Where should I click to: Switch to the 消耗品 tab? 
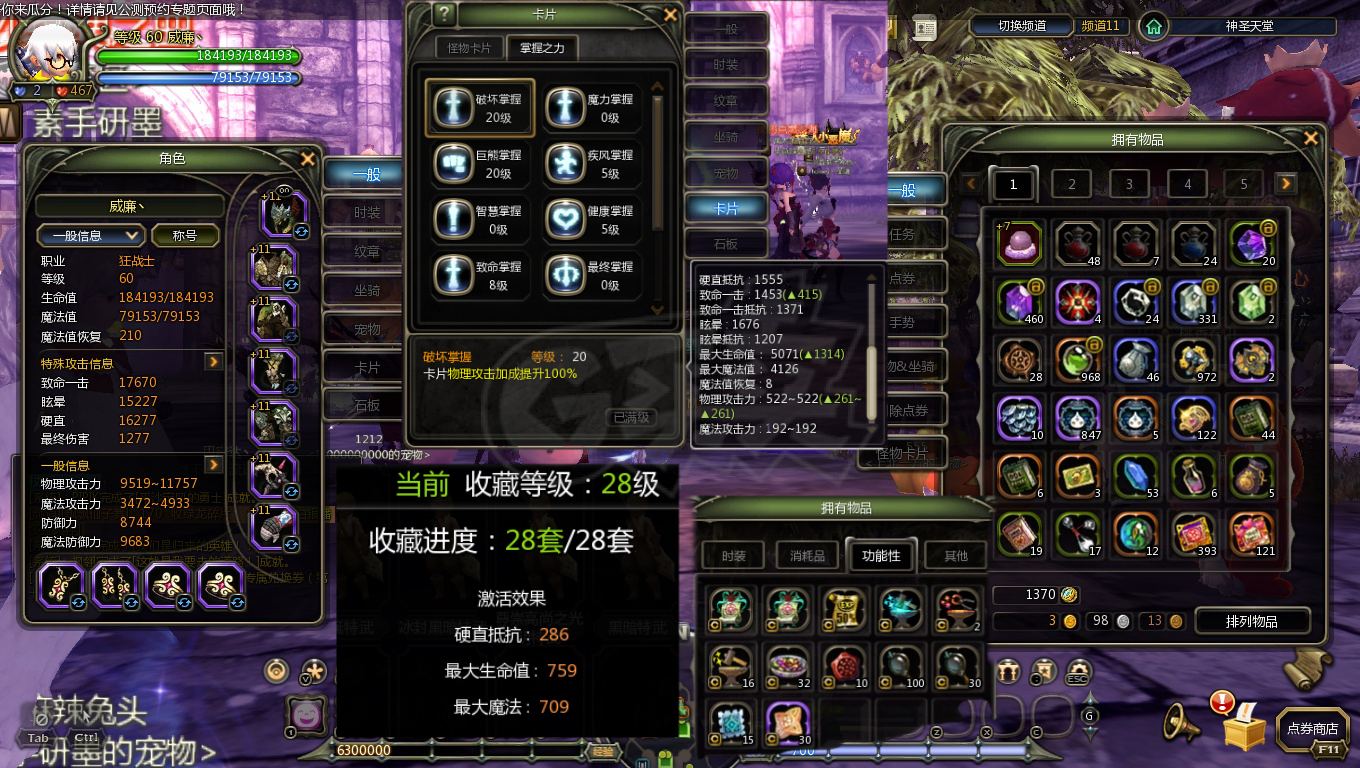tap(806, 555)
